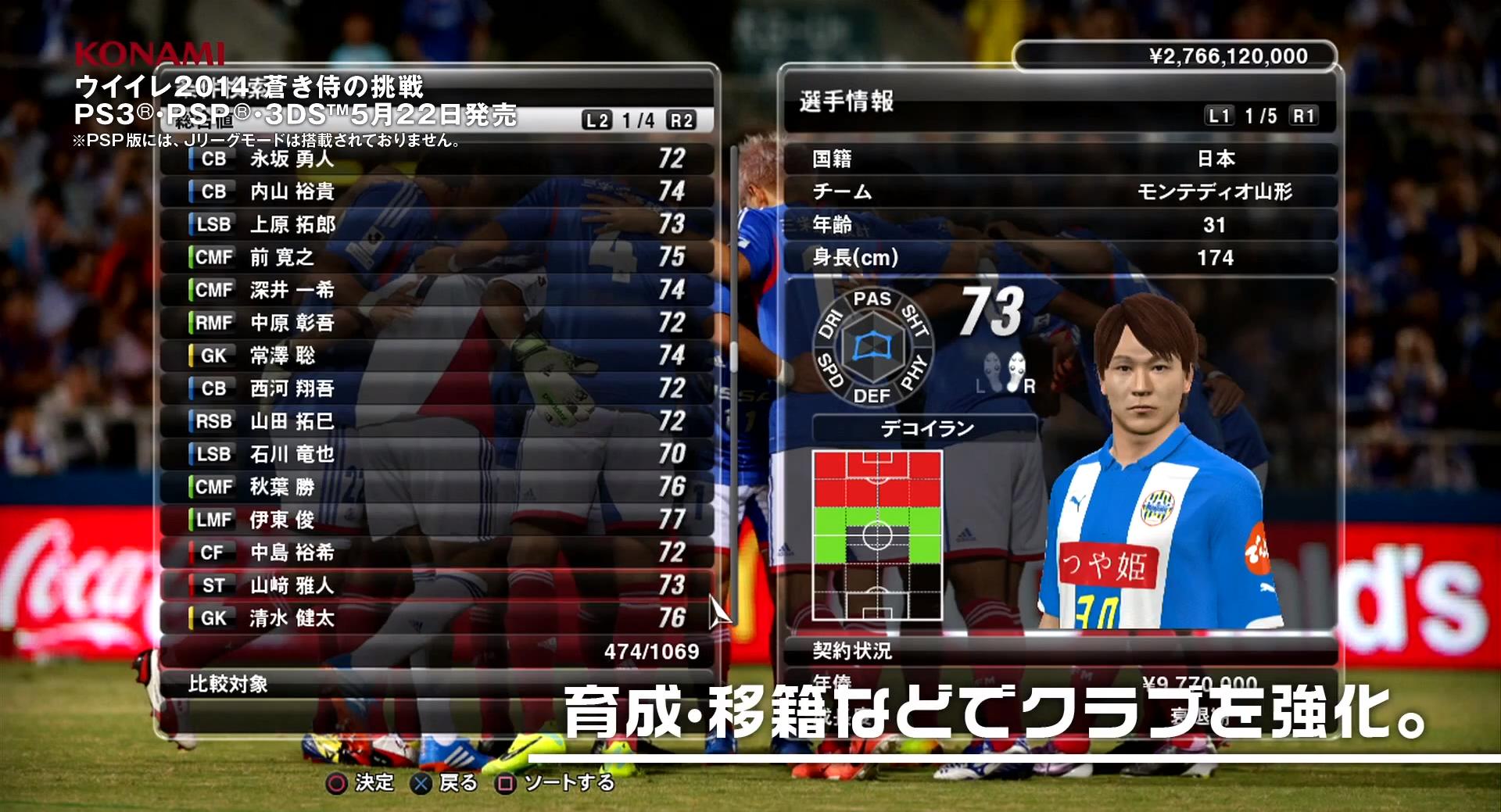Open the 比較対象 comparison panel

(438, 685)
